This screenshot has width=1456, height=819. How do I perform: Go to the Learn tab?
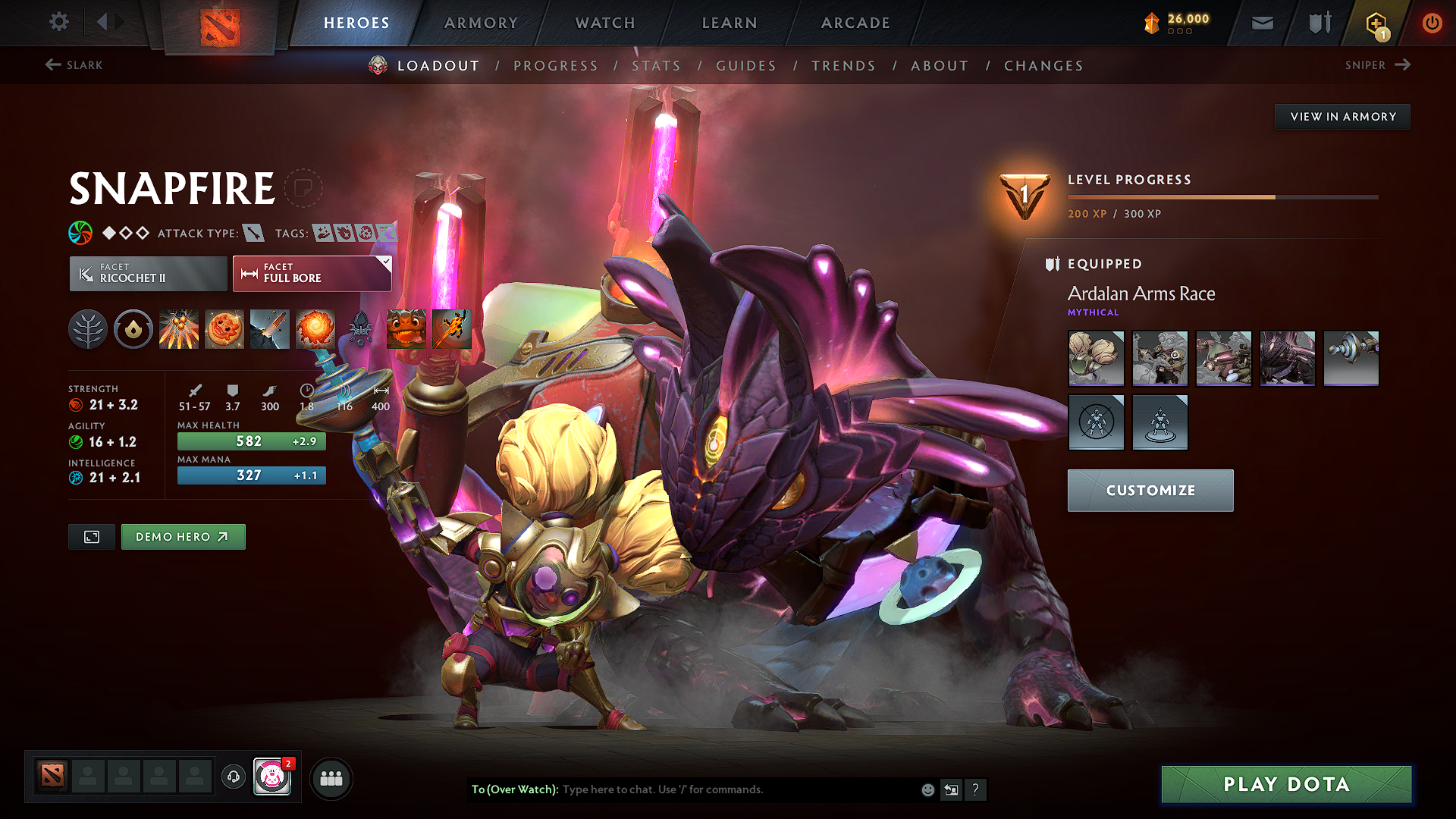(x=730, y=23)
